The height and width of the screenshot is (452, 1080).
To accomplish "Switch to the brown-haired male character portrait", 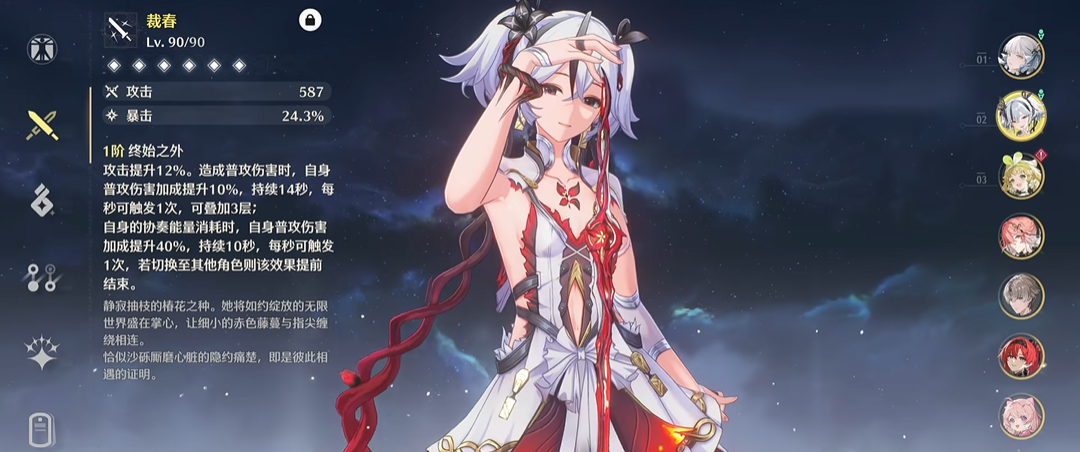I will [1021, 296].
